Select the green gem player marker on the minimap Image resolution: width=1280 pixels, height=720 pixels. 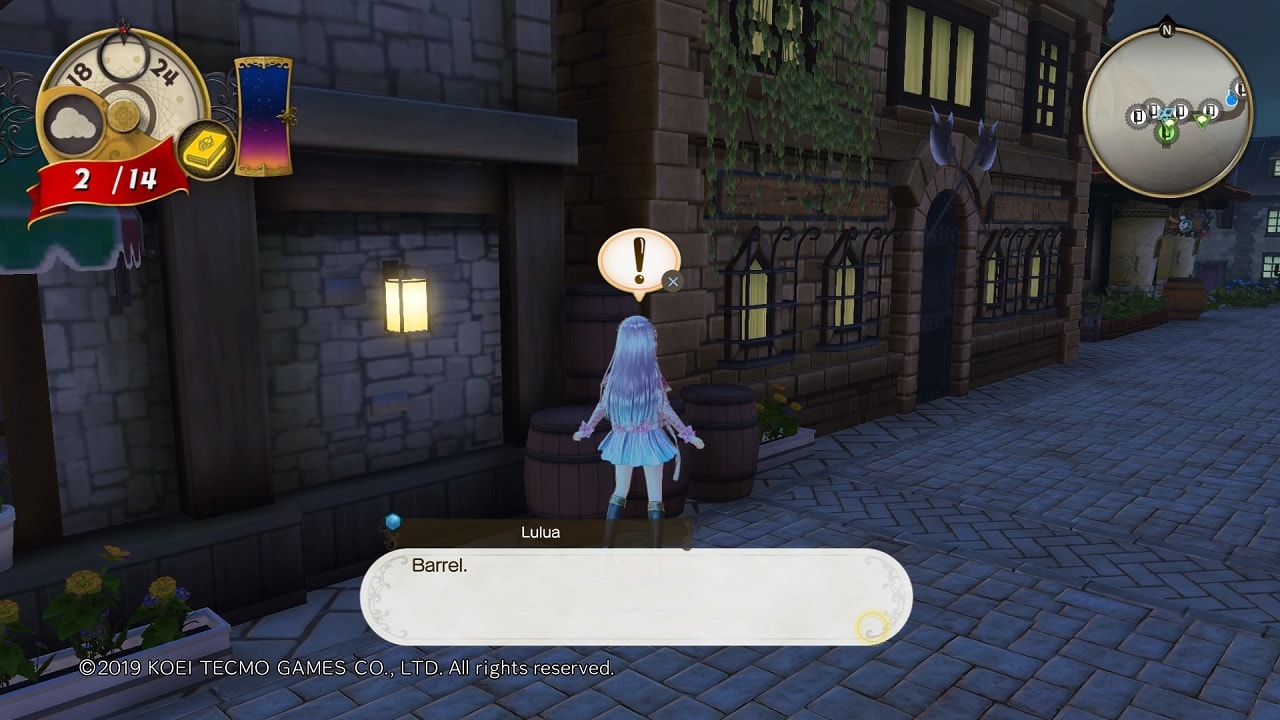pyautogui.click(x=1166, y=132)
